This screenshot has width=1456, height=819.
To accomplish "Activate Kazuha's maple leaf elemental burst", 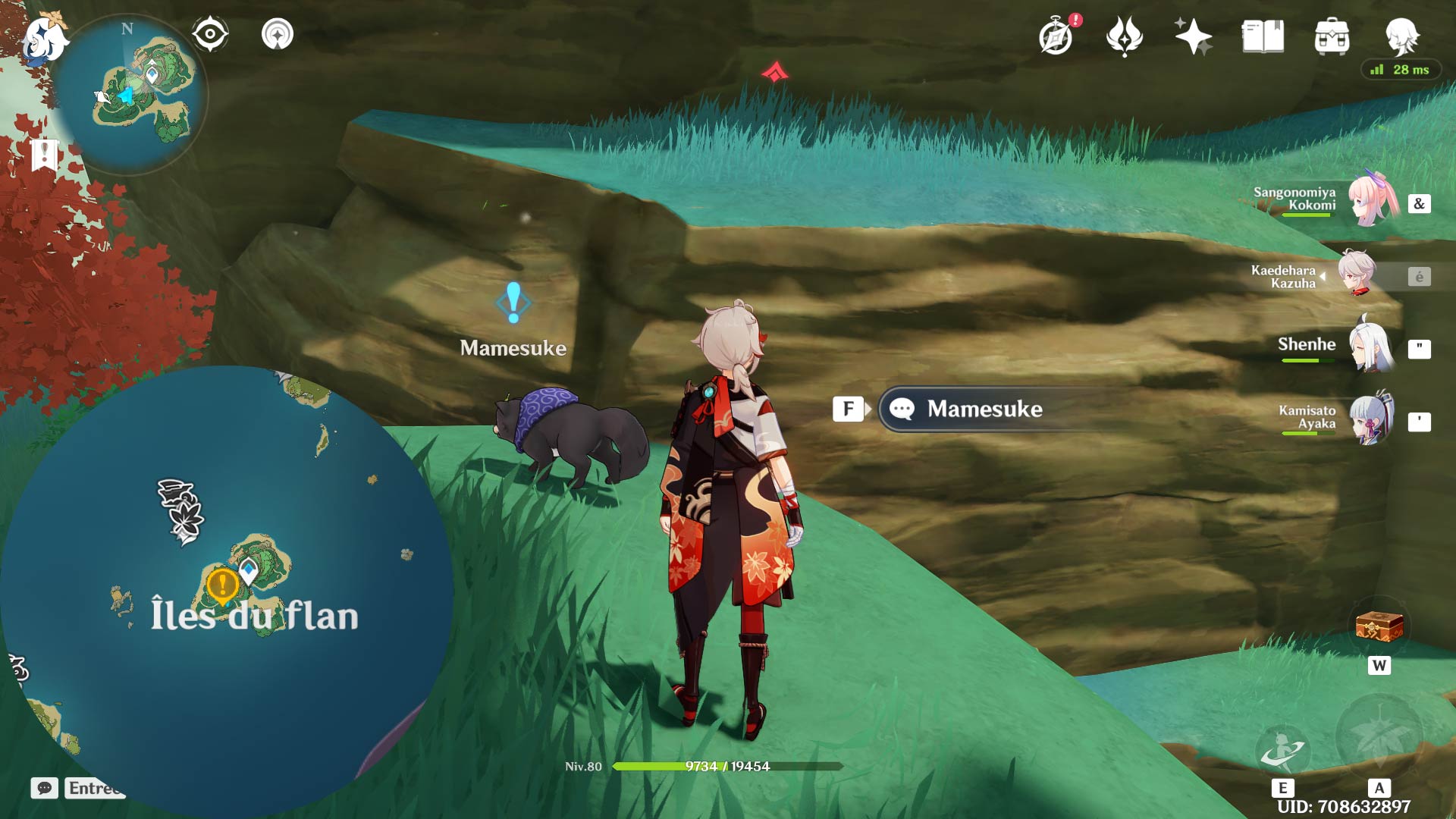I will 1379,737.
